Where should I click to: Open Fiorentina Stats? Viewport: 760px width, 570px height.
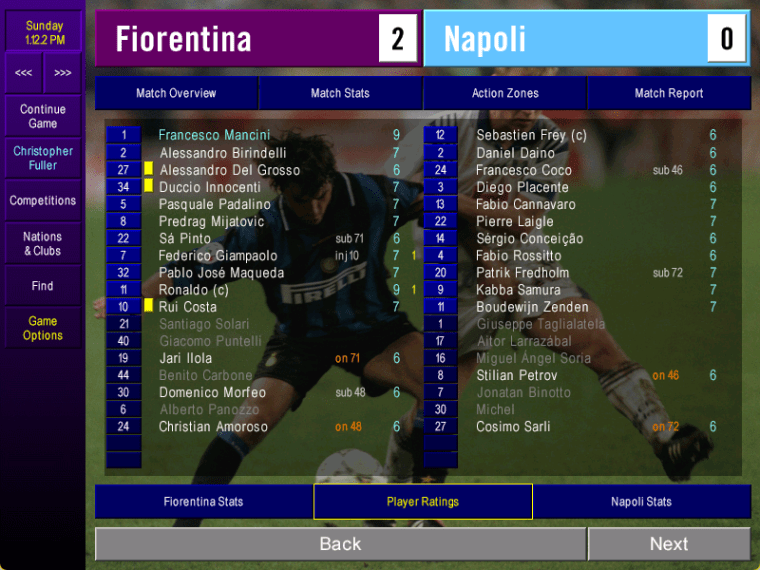coord(203,502)
